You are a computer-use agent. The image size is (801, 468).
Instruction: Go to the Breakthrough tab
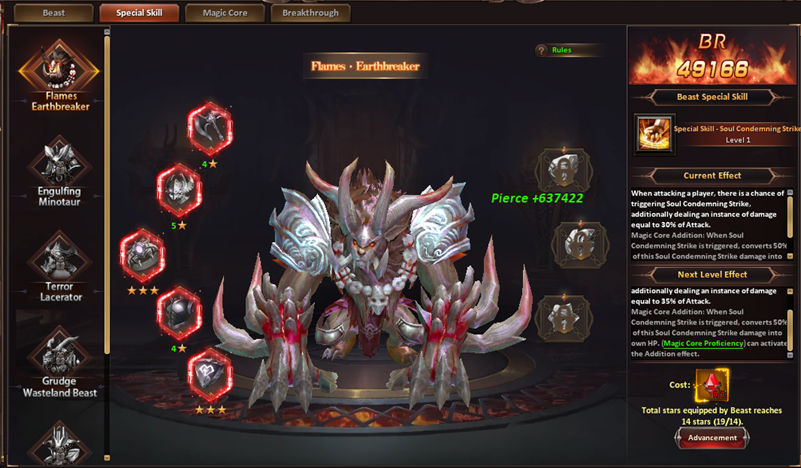pos(310,13)
